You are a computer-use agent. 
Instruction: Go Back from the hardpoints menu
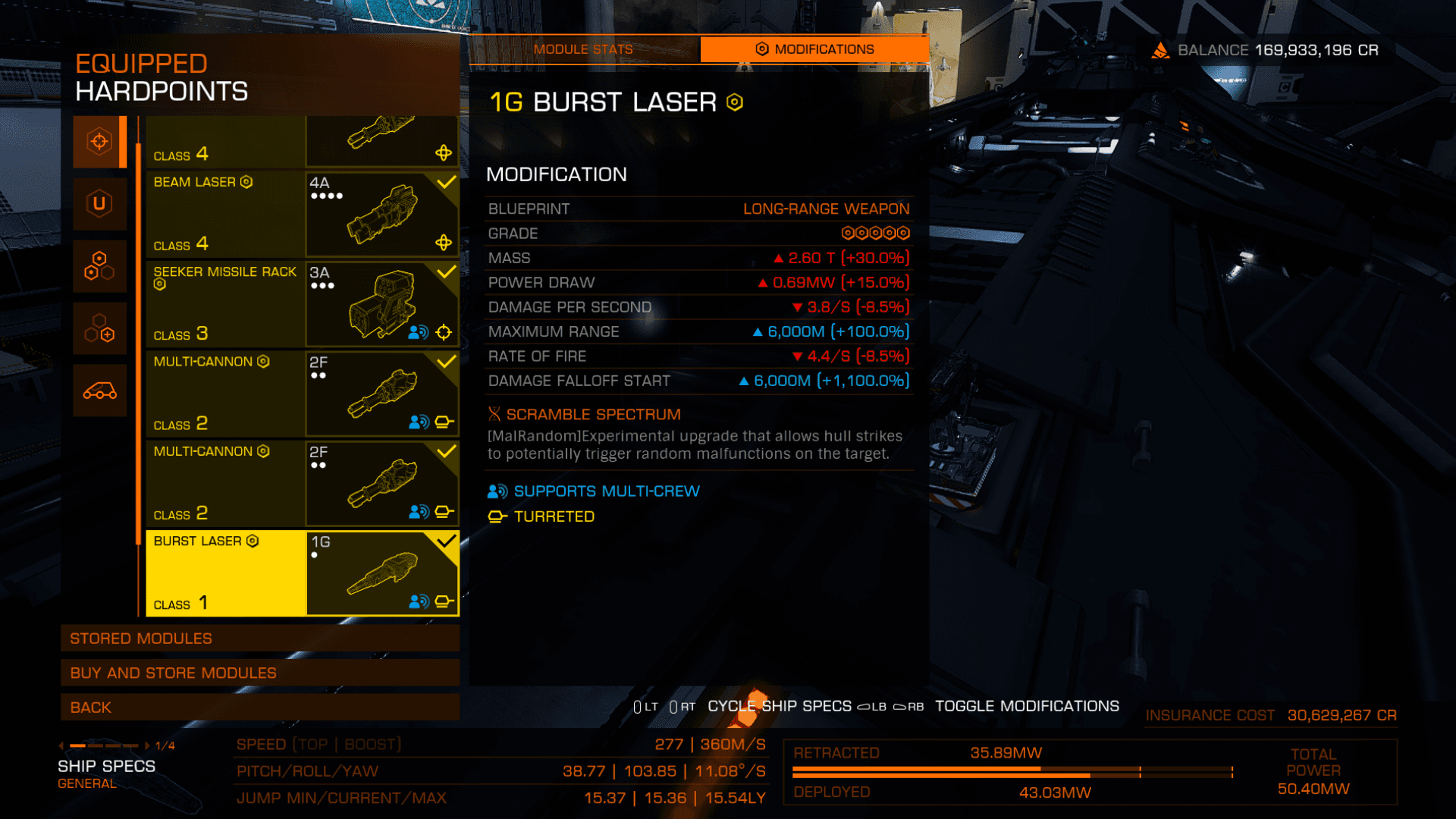click(259, 708)
